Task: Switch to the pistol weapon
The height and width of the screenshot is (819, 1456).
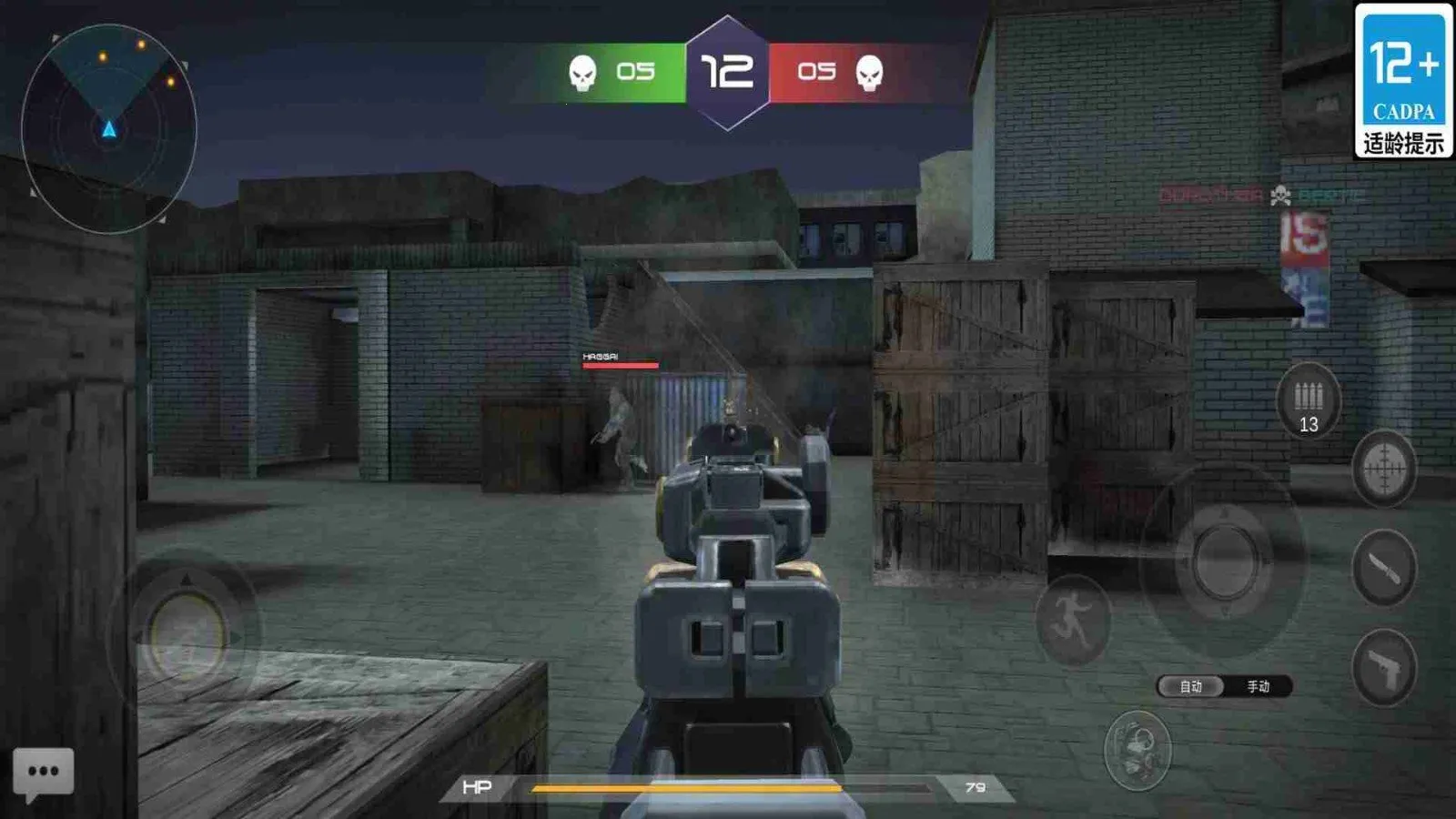Action: click(x=1383, y=669)
